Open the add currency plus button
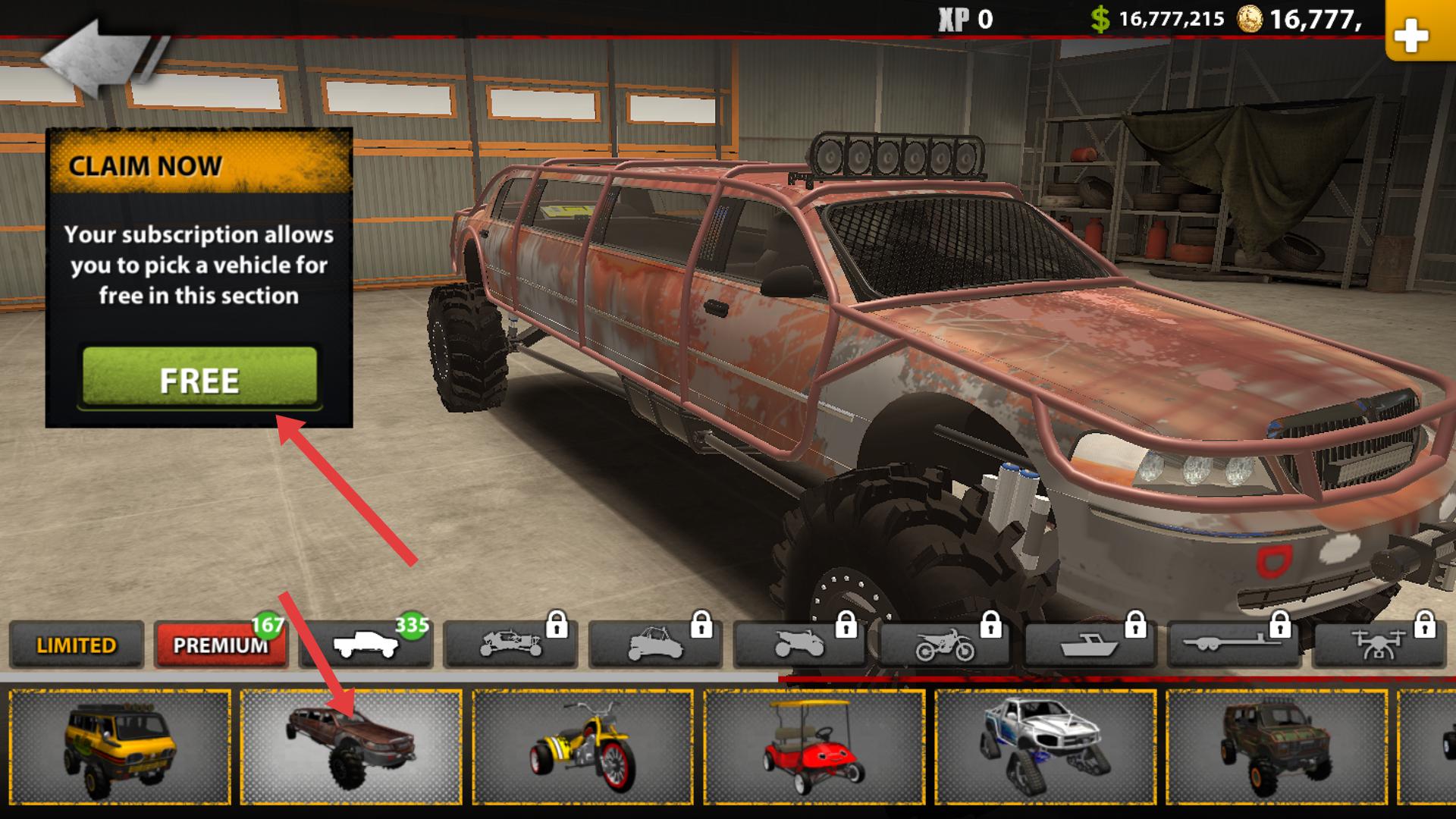This screenshot has width=1456, height=819. point(1411,34)
